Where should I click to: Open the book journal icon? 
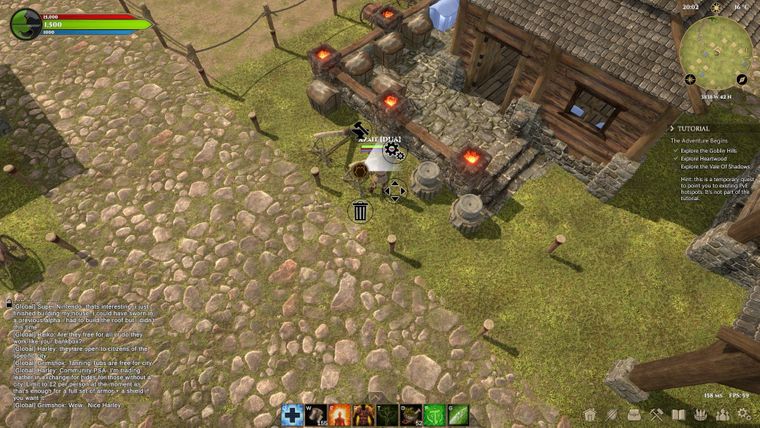point(678,414)
